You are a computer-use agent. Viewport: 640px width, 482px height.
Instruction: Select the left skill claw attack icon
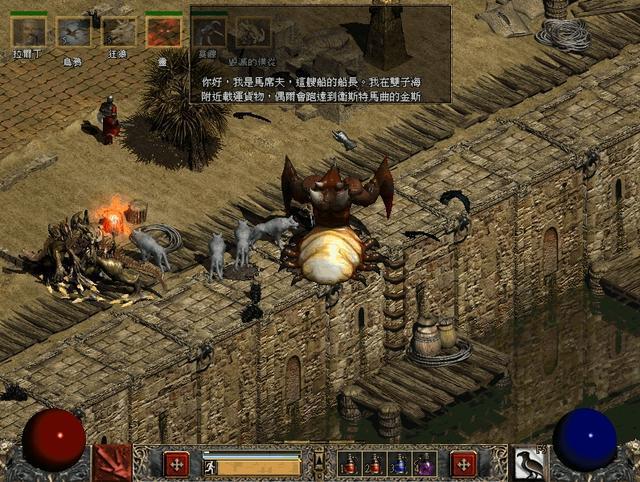pyautogui.click(x=113, y=463)
